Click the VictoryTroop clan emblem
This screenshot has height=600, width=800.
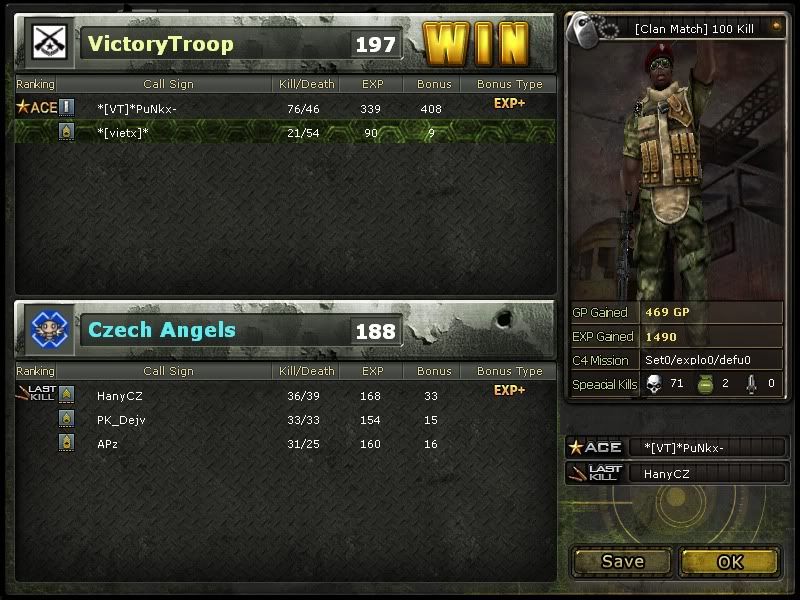click(x=48, y=43)
